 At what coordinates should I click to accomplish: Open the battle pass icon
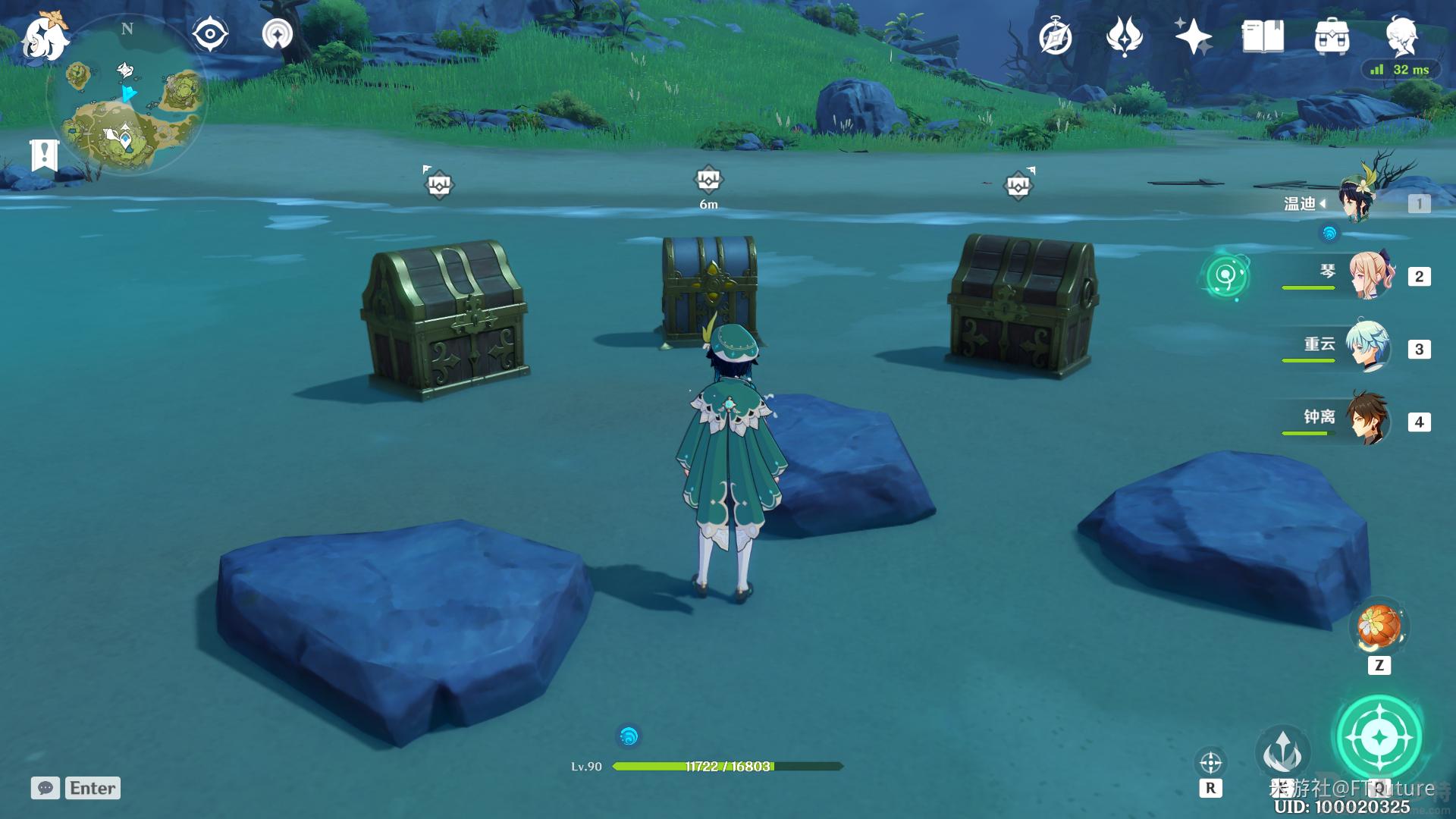coord(1124,36)
